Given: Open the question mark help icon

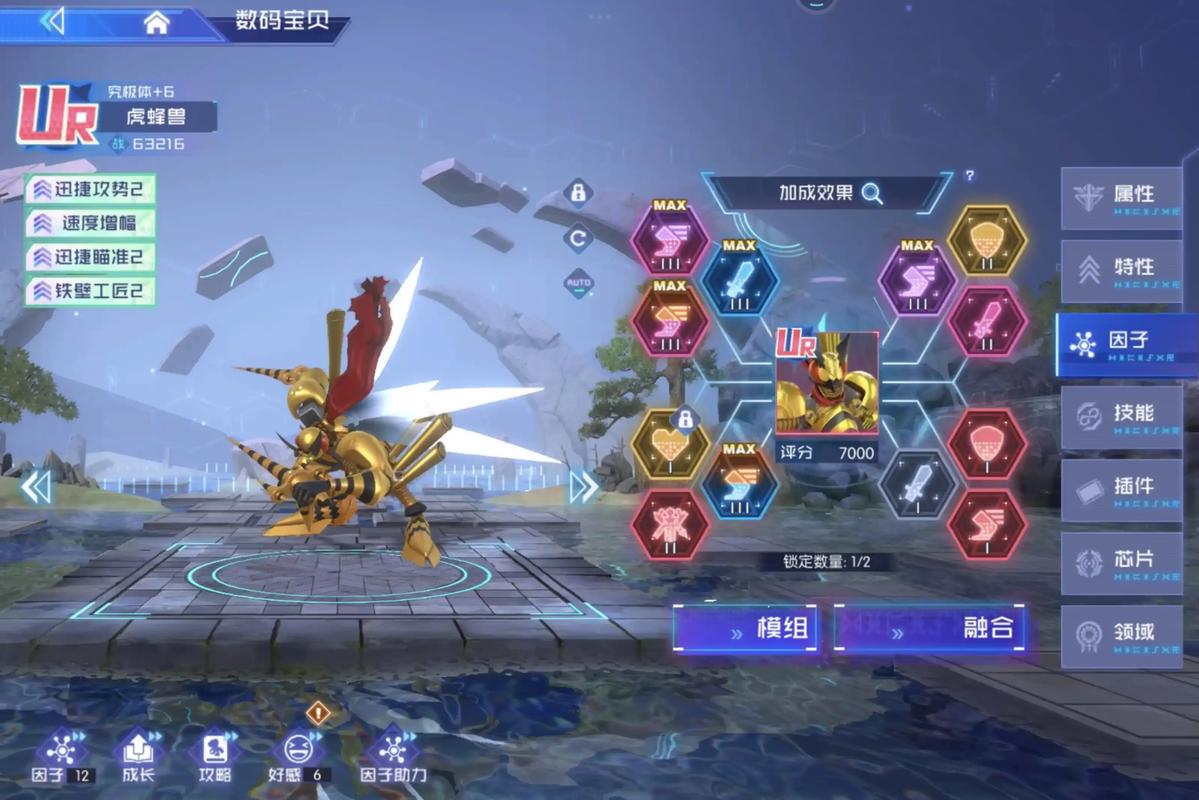Looking at the screenshot, I should tap(969, 176).
